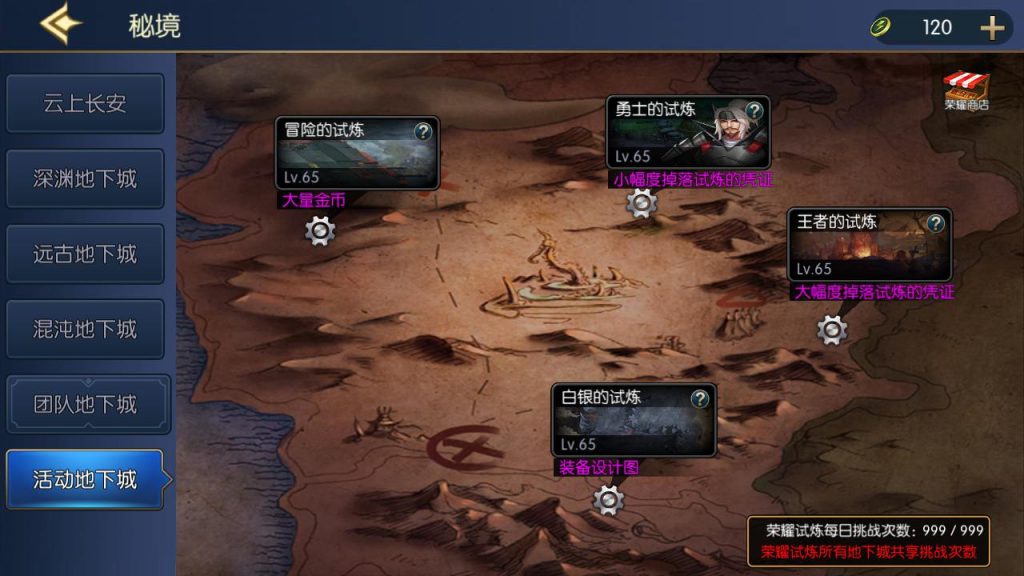
Task: Open the 荣耀商店 shop icon
Action: tap(966, 90)
